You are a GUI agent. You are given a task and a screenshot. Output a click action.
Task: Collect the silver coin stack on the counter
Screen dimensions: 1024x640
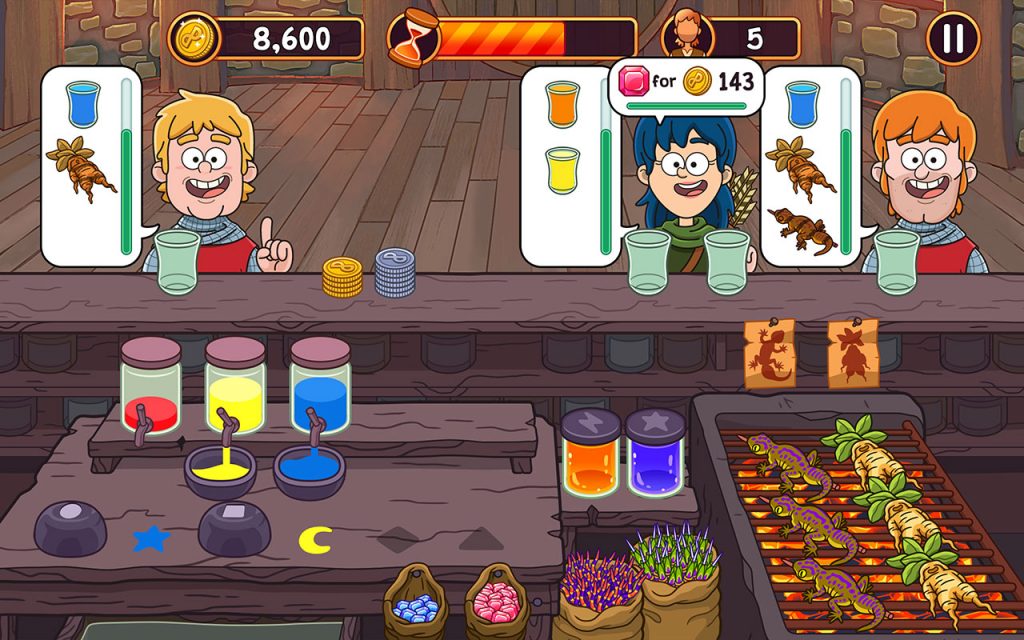395,272
